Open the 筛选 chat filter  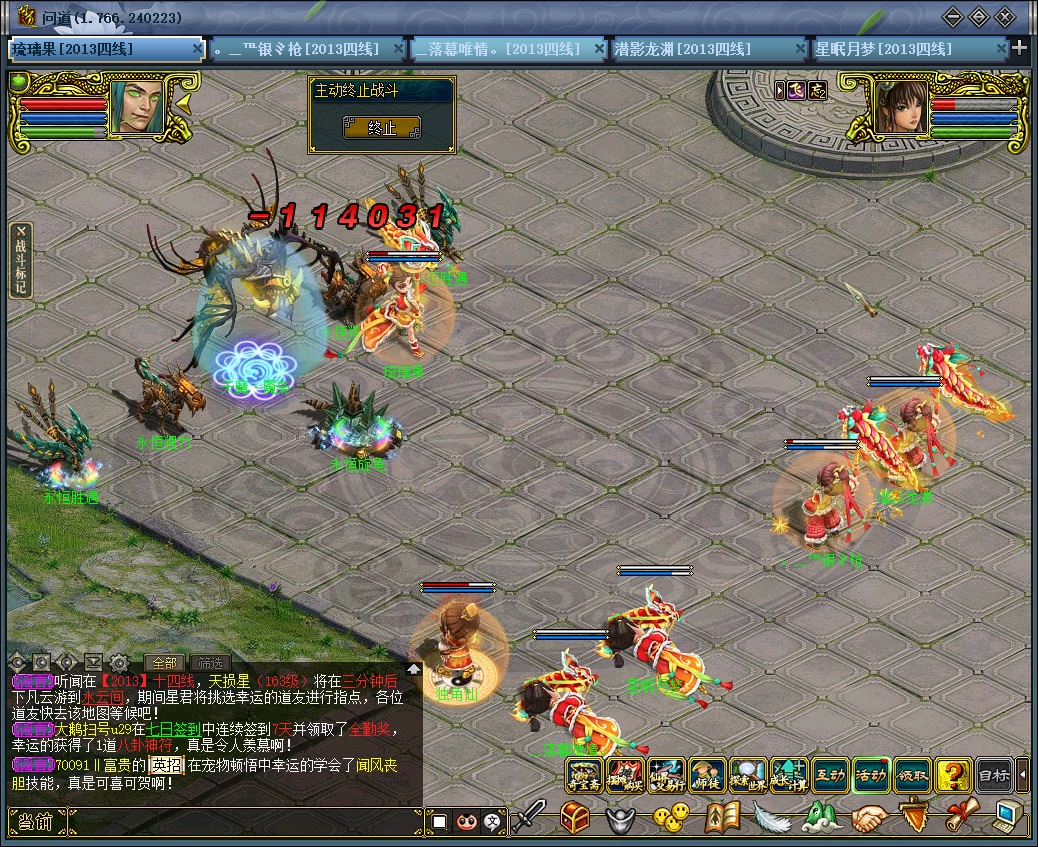coord(210,662)
